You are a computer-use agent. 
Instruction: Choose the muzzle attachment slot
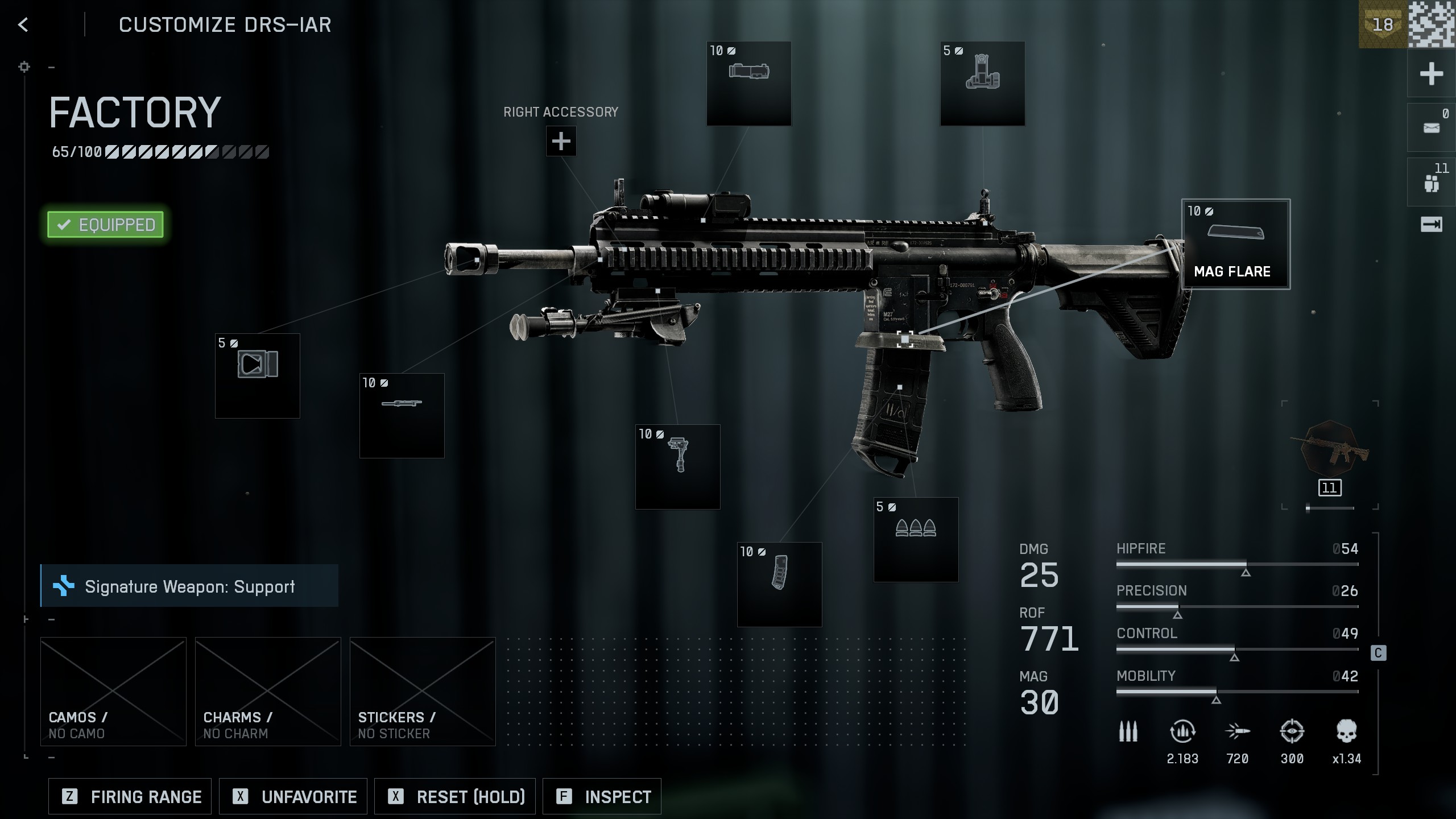(257, 375)
